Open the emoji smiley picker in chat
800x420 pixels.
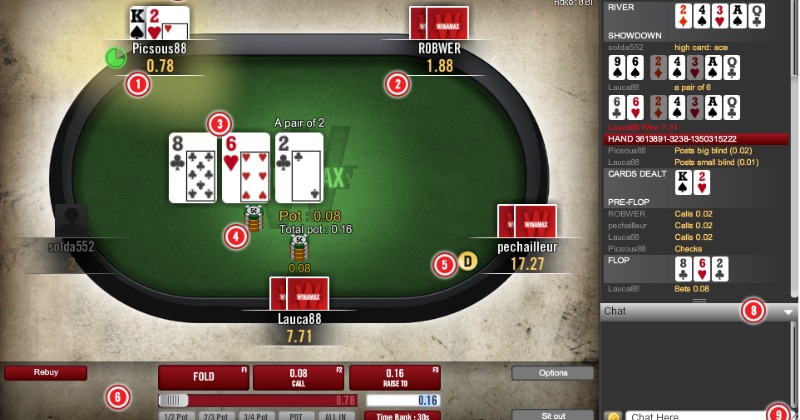point(612,415)
